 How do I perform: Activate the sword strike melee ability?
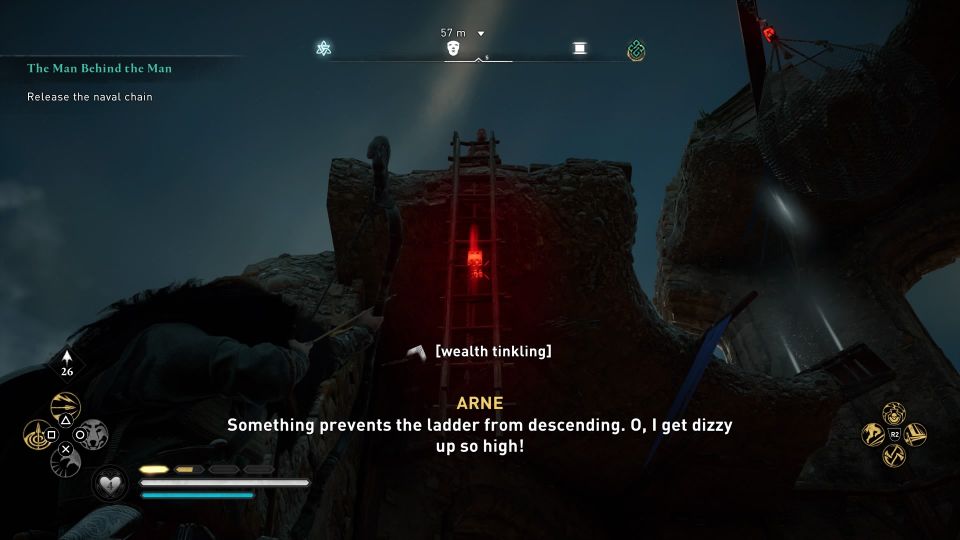click(915, 435)
